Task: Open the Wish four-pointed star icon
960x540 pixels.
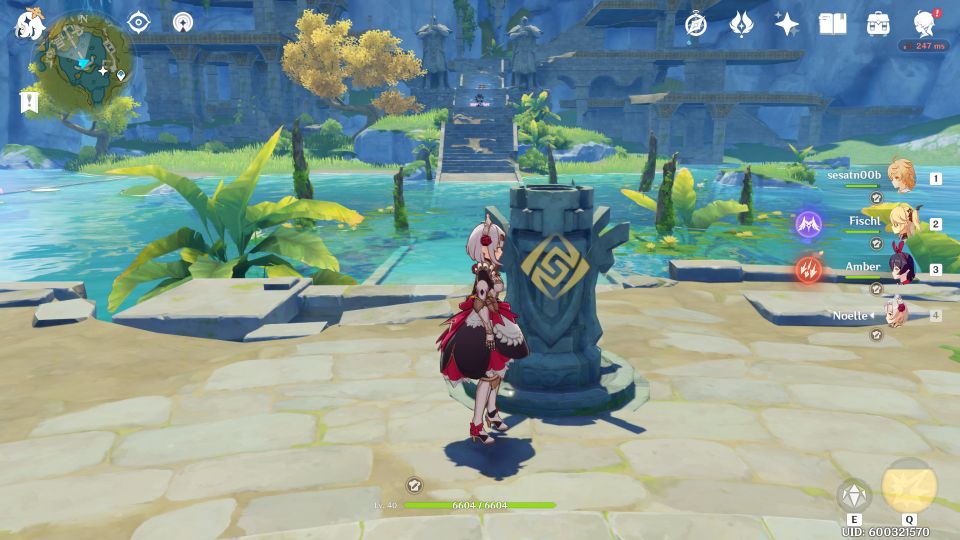Action: point(787,24)
